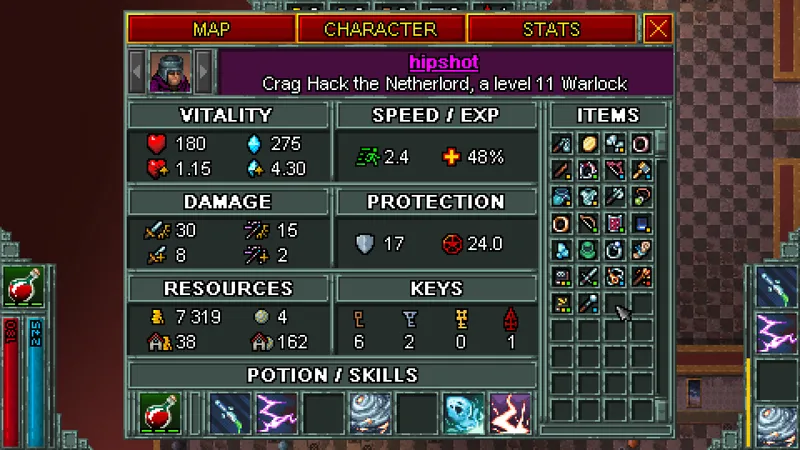Open the hipshot player name link
Viewport: 800px width, 450px height.
[444, 62]
